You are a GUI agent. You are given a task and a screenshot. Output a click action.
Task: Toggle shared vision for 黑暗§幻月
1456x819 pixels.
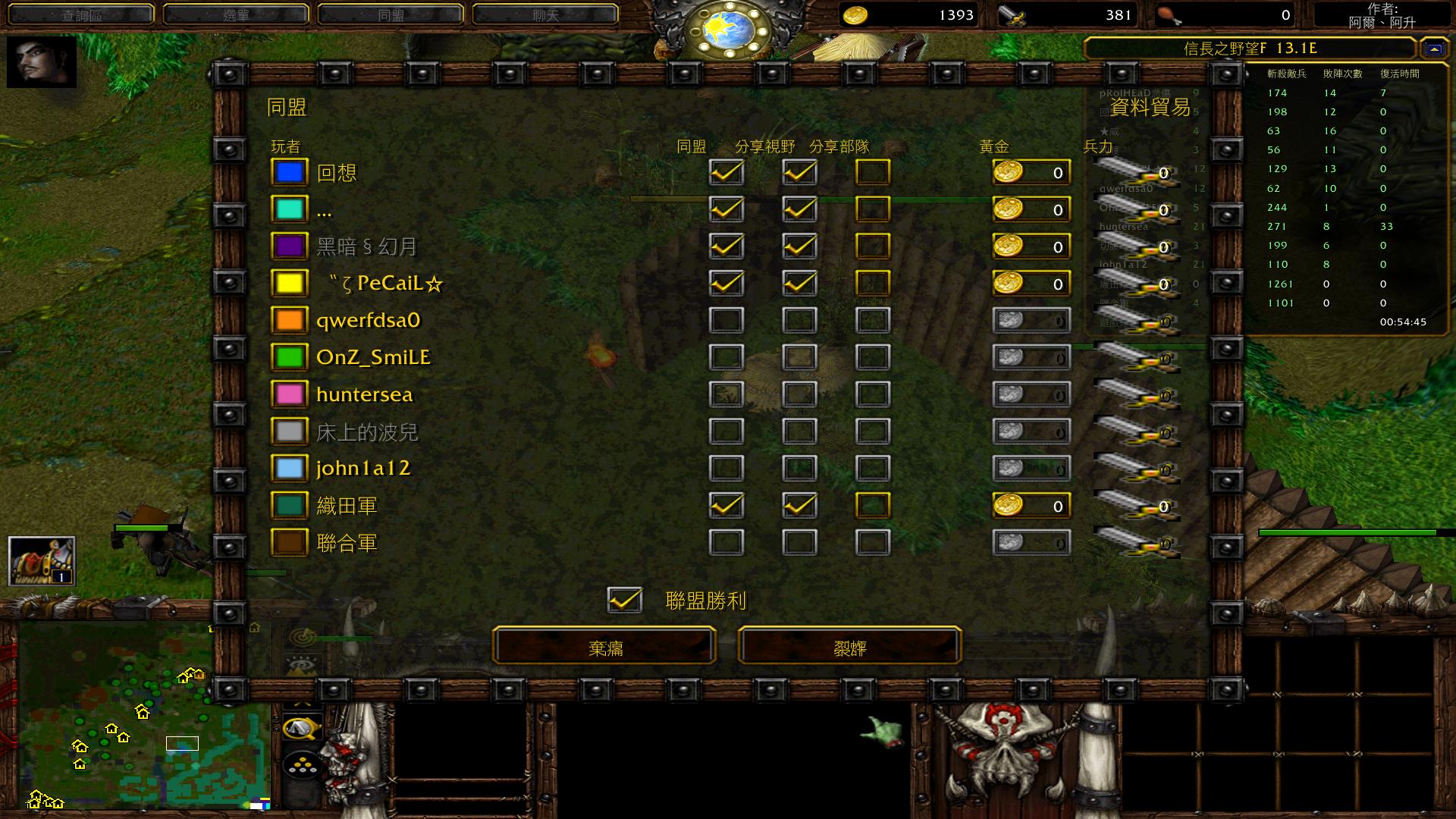point(799,246)
